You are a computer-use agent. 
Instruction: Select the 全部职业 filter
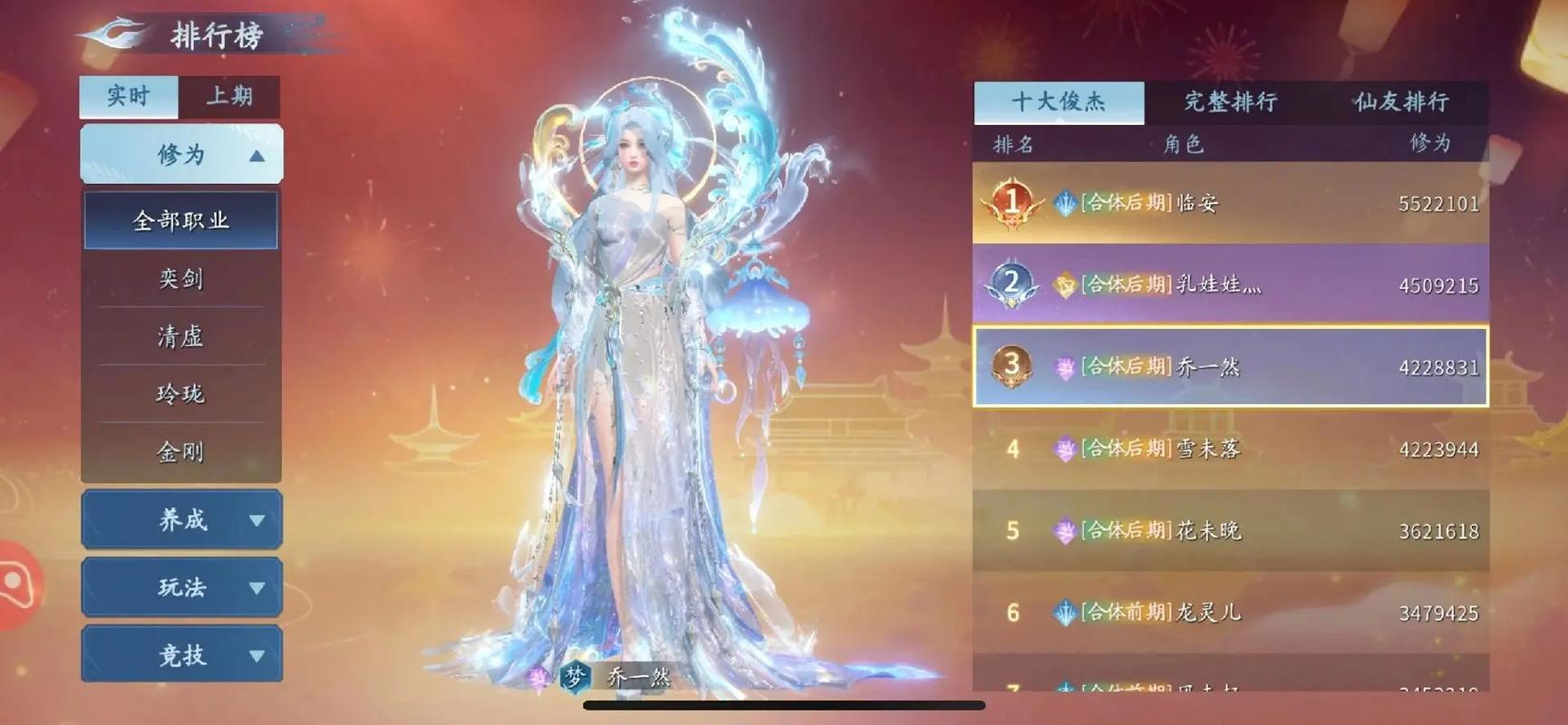pyautogui.click(x=181, y=220)
